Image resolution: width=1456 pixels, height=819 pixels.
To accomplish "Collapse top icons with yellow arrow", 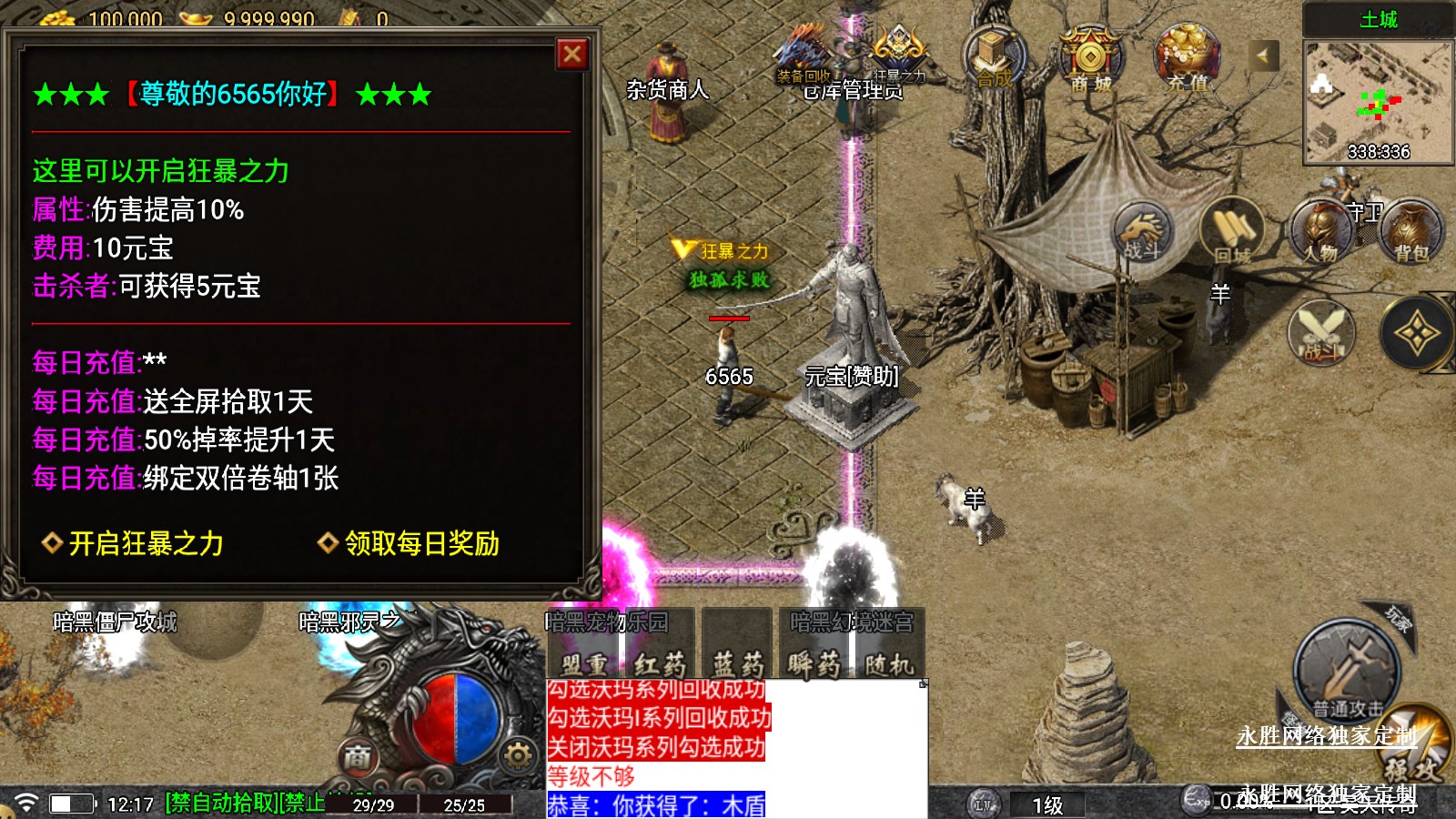I will pyautogui.click(x=1262, y=56).
